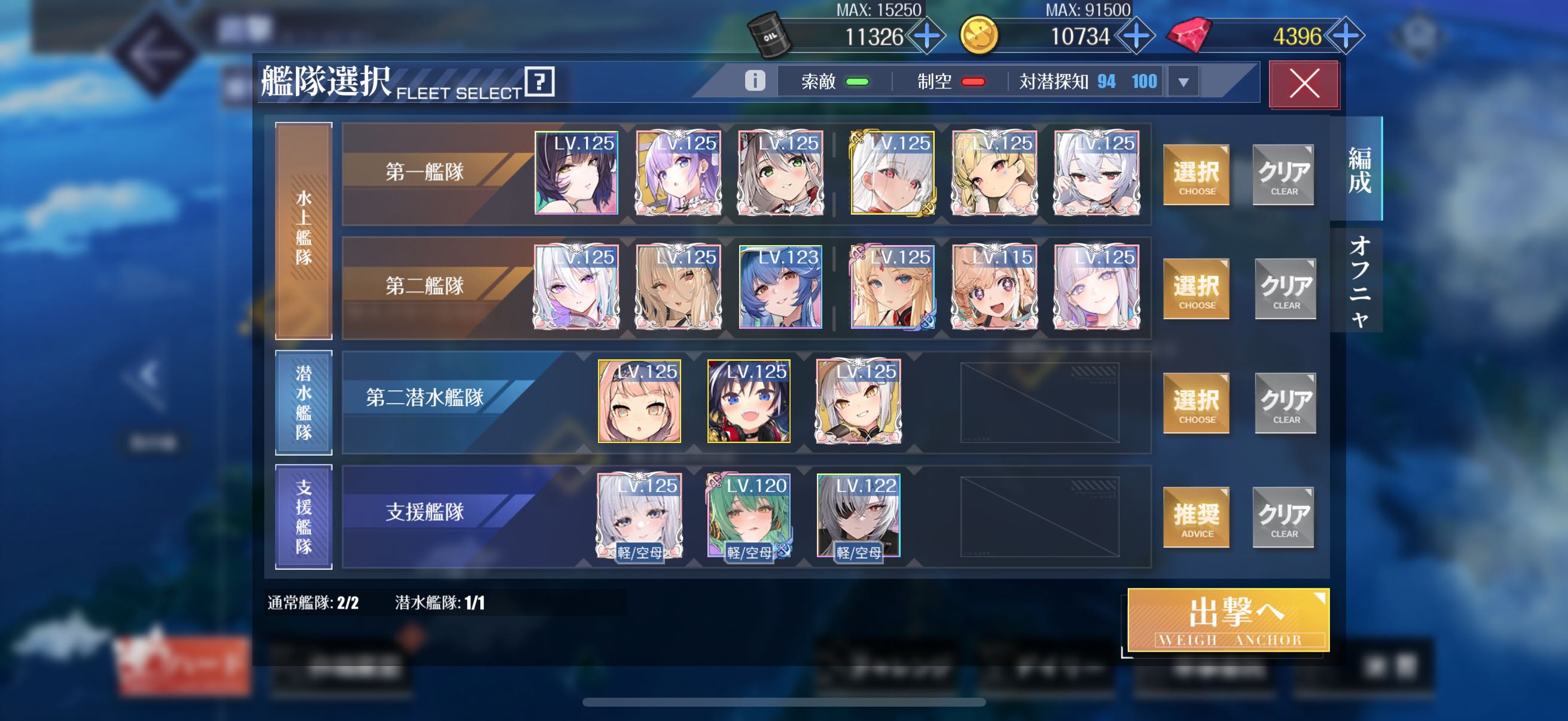
Task: Select the Lv.123 blue-haired ship in second fleet
Action: click(x=780, y=286)
